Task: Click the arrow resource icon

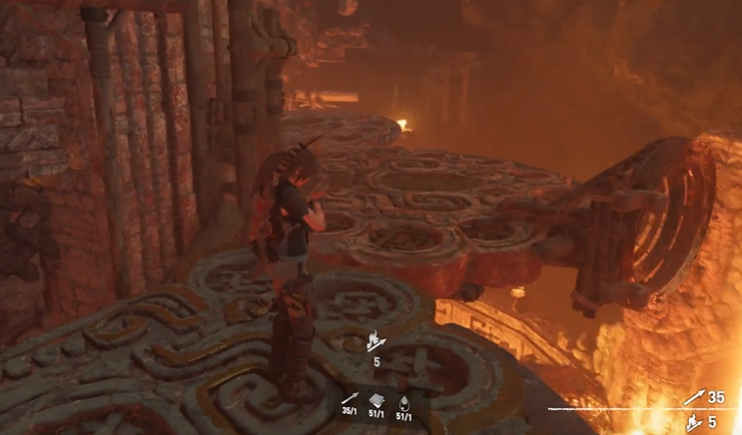Action: coord(349,397)
